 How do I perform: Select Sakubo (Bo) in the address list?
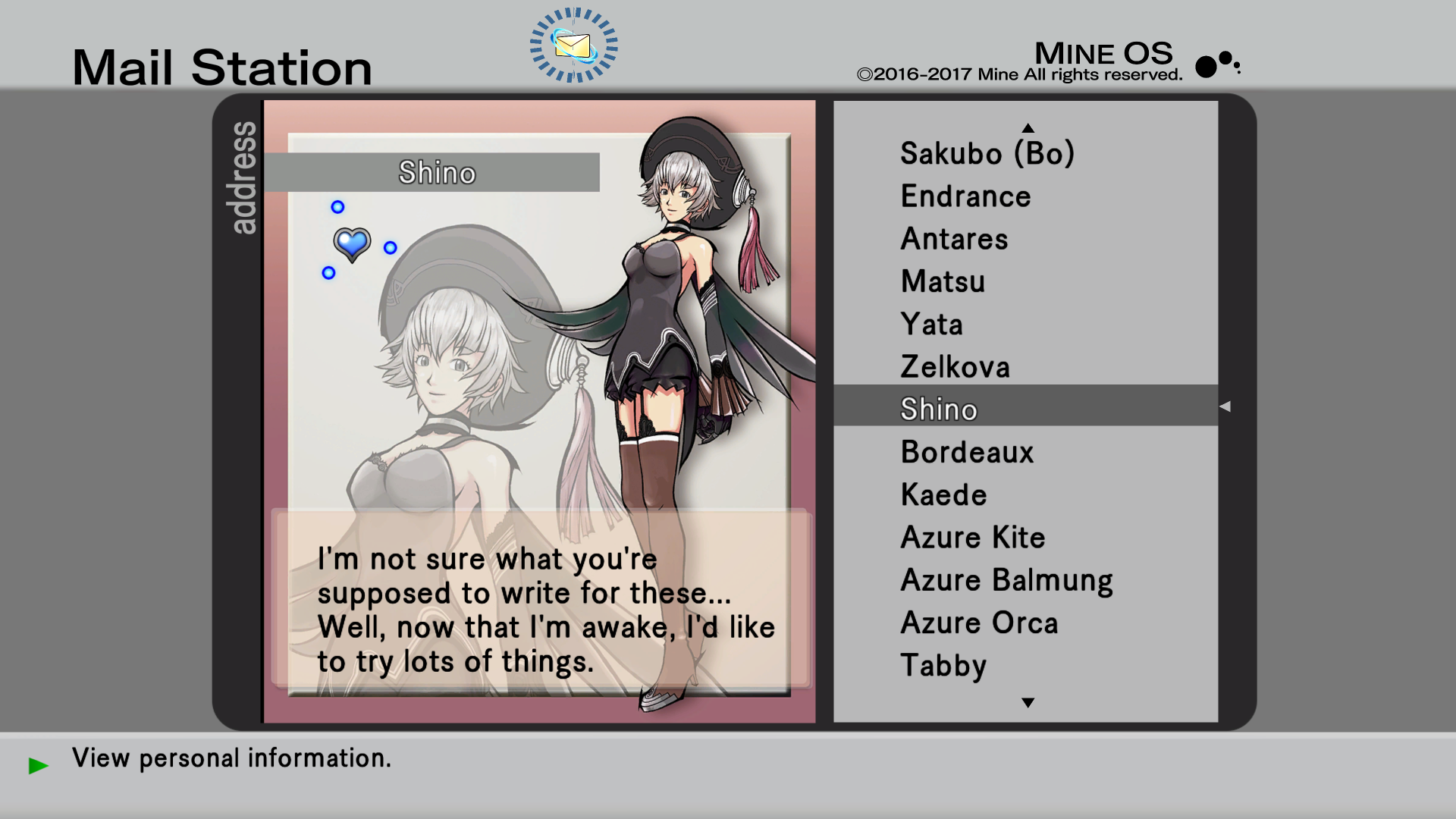click(987, 154)
